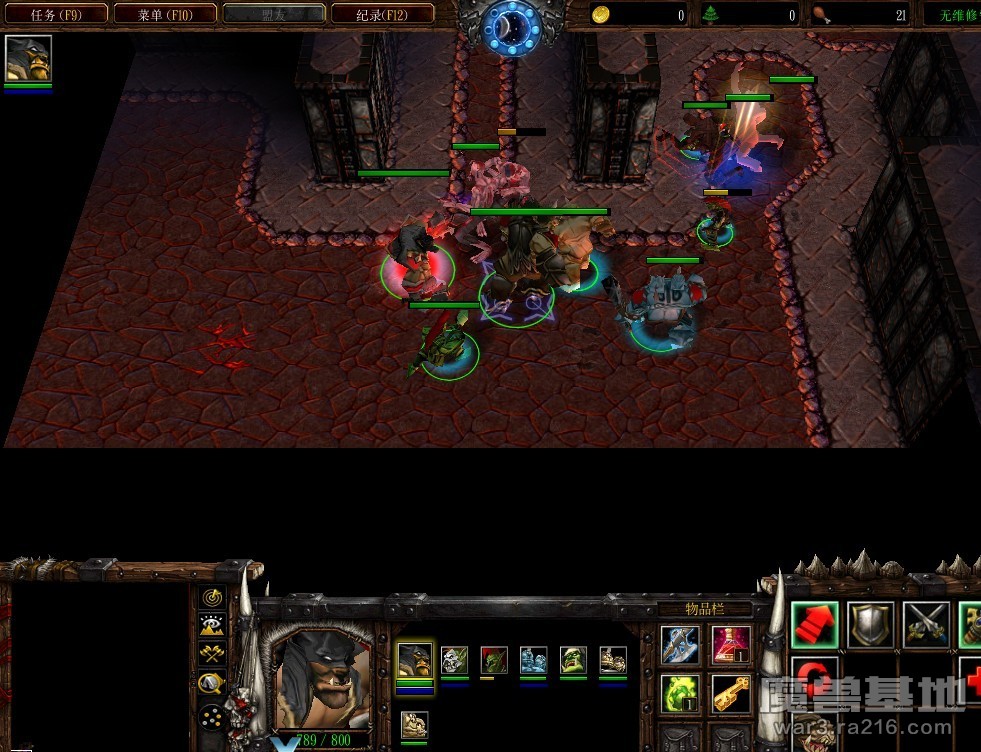
Task: Toggle minimap terrain display button
Action: tap(211, 626)
